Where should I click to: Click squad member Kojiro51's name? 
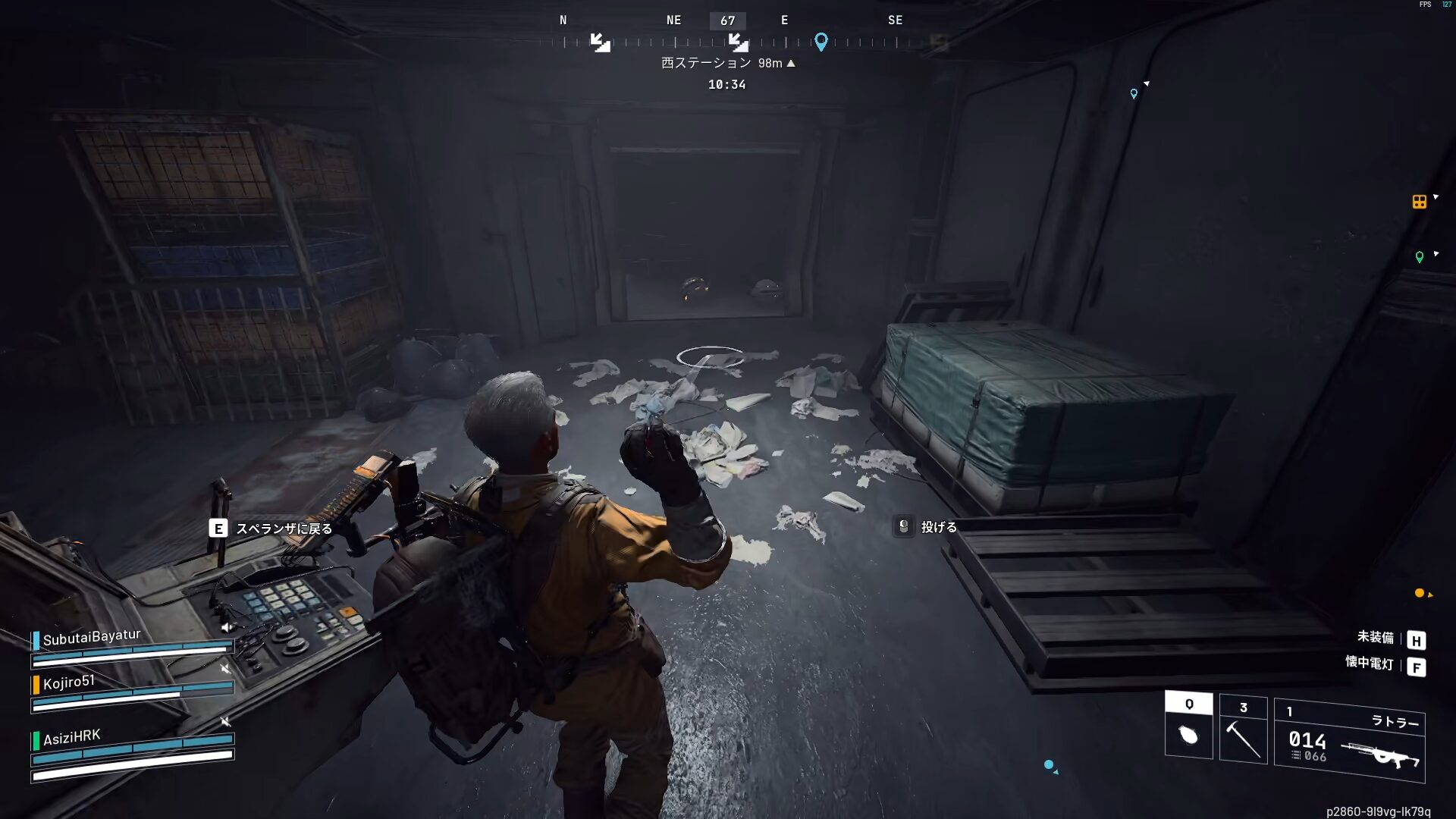coord(69,682)
